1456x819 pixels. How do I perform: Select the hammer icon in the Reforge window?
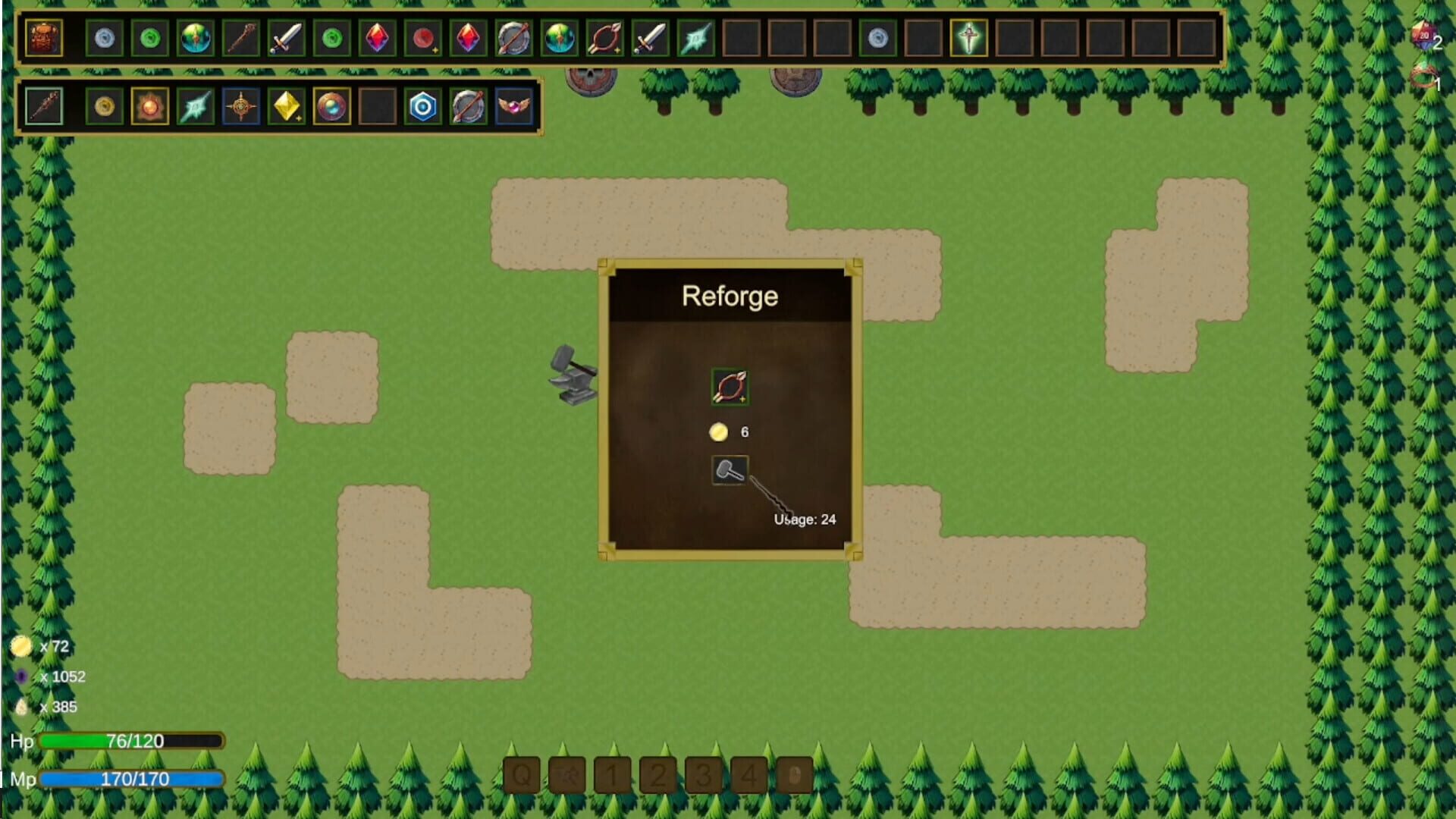[730, 469]
